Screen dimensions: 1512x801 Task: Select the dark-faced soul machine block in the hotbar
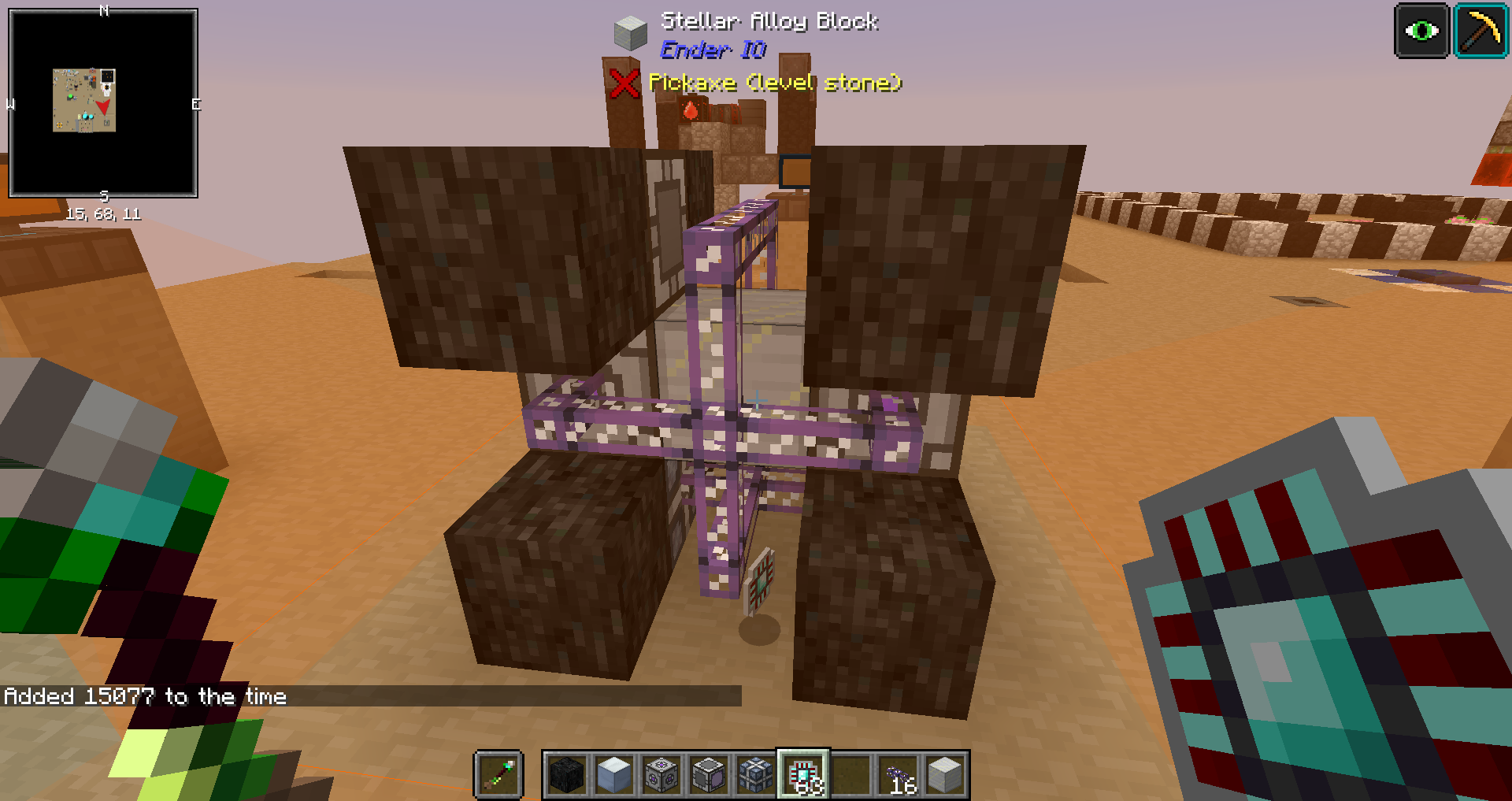[708, 774]
